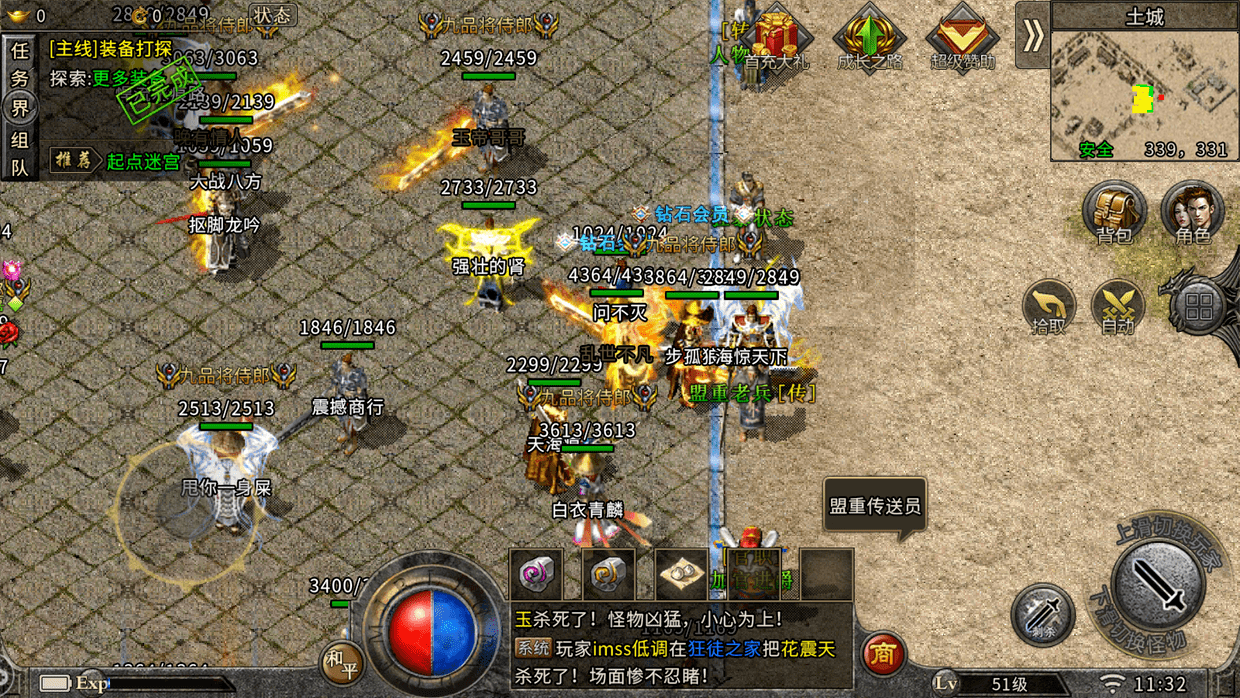The width and height of the screenshot is (1240, 698).
Task: Open the 状态 status button
Action: tap(271, 15)
